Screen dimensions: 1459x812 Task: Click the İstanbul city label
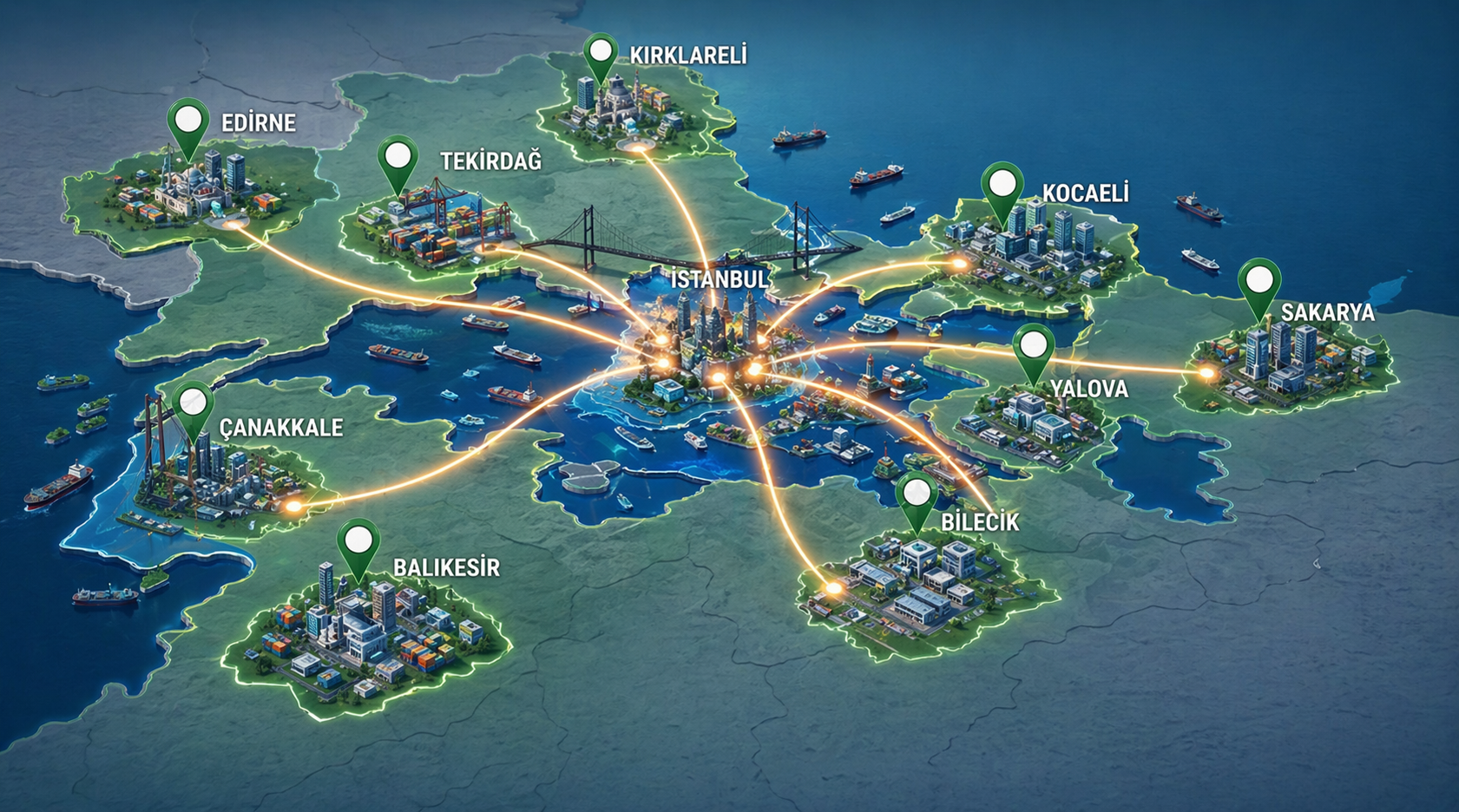click(x=720, y=279)
